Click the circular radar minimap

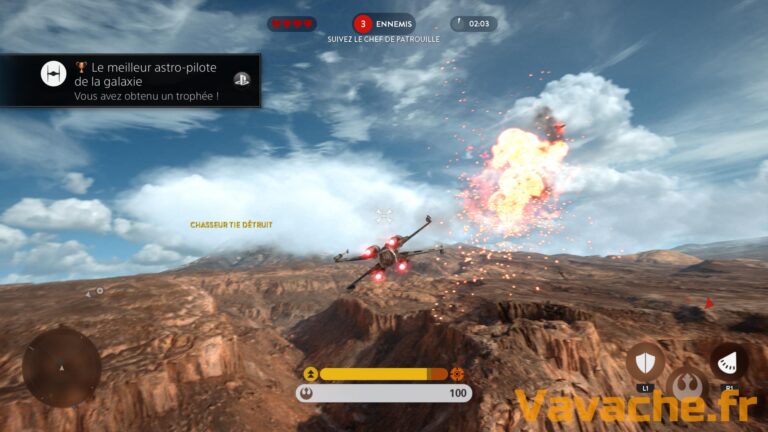point(61,366)
